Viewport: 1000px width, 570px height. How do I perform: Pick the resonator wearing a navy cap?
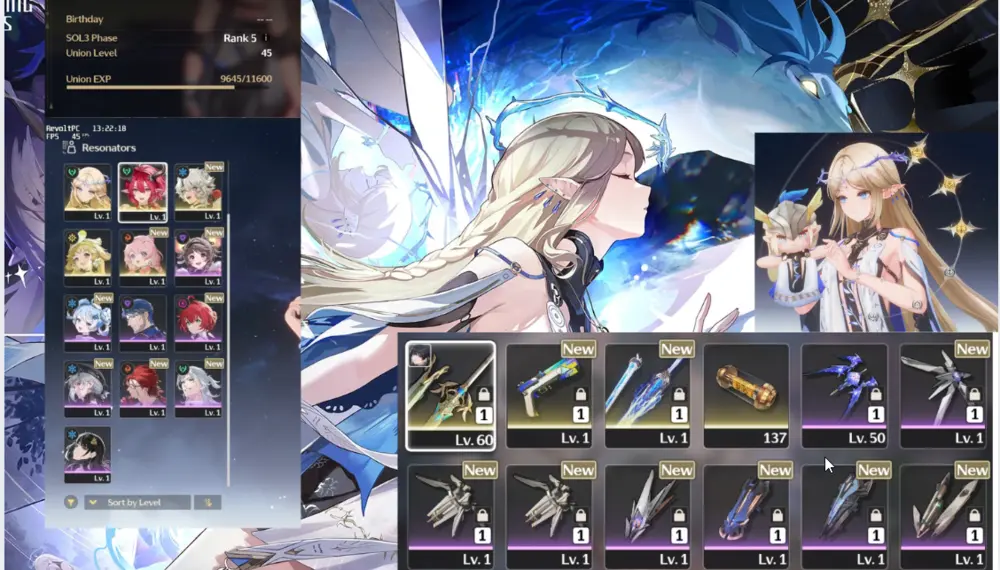(x=142, y=319)
